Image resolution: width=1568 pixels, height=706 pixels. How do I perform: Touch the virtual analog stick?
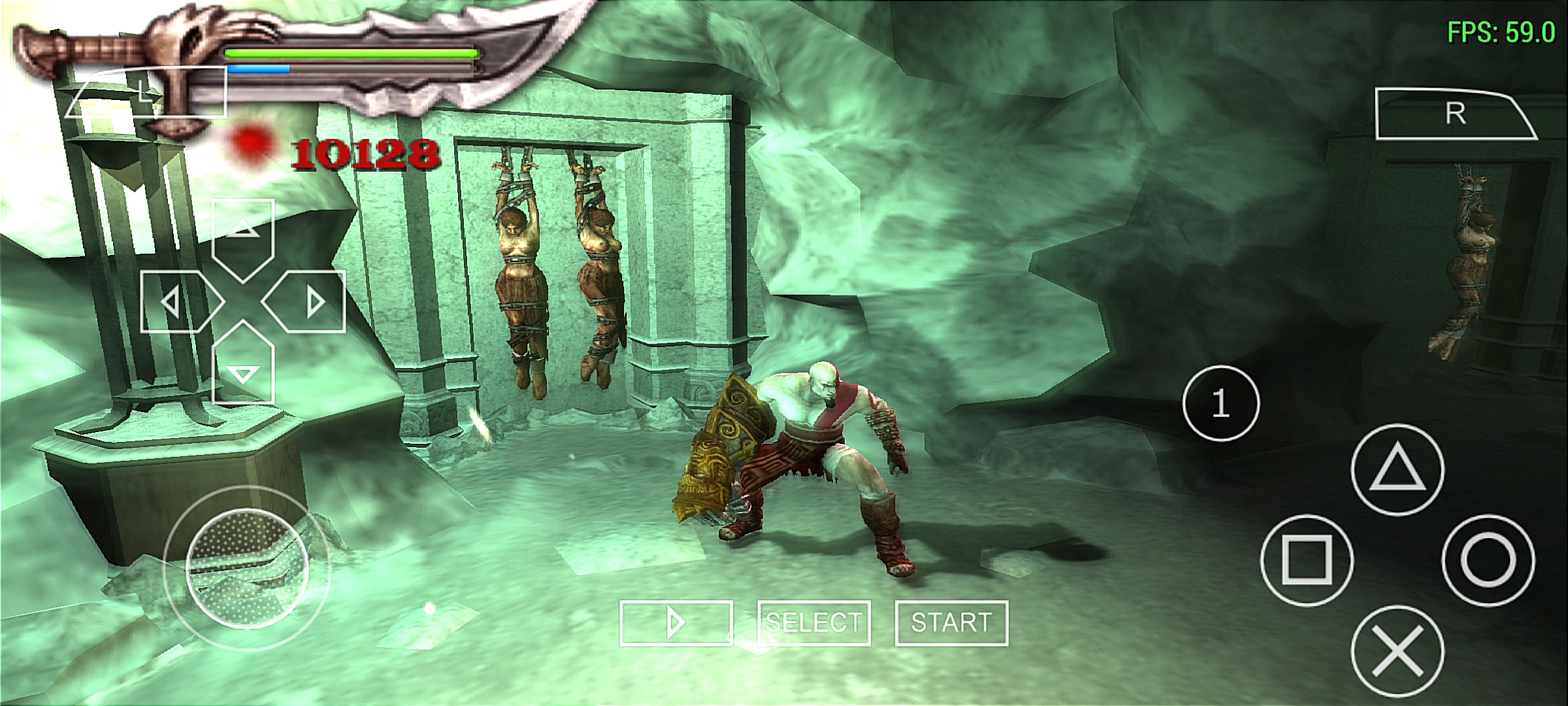click(247, 568)
